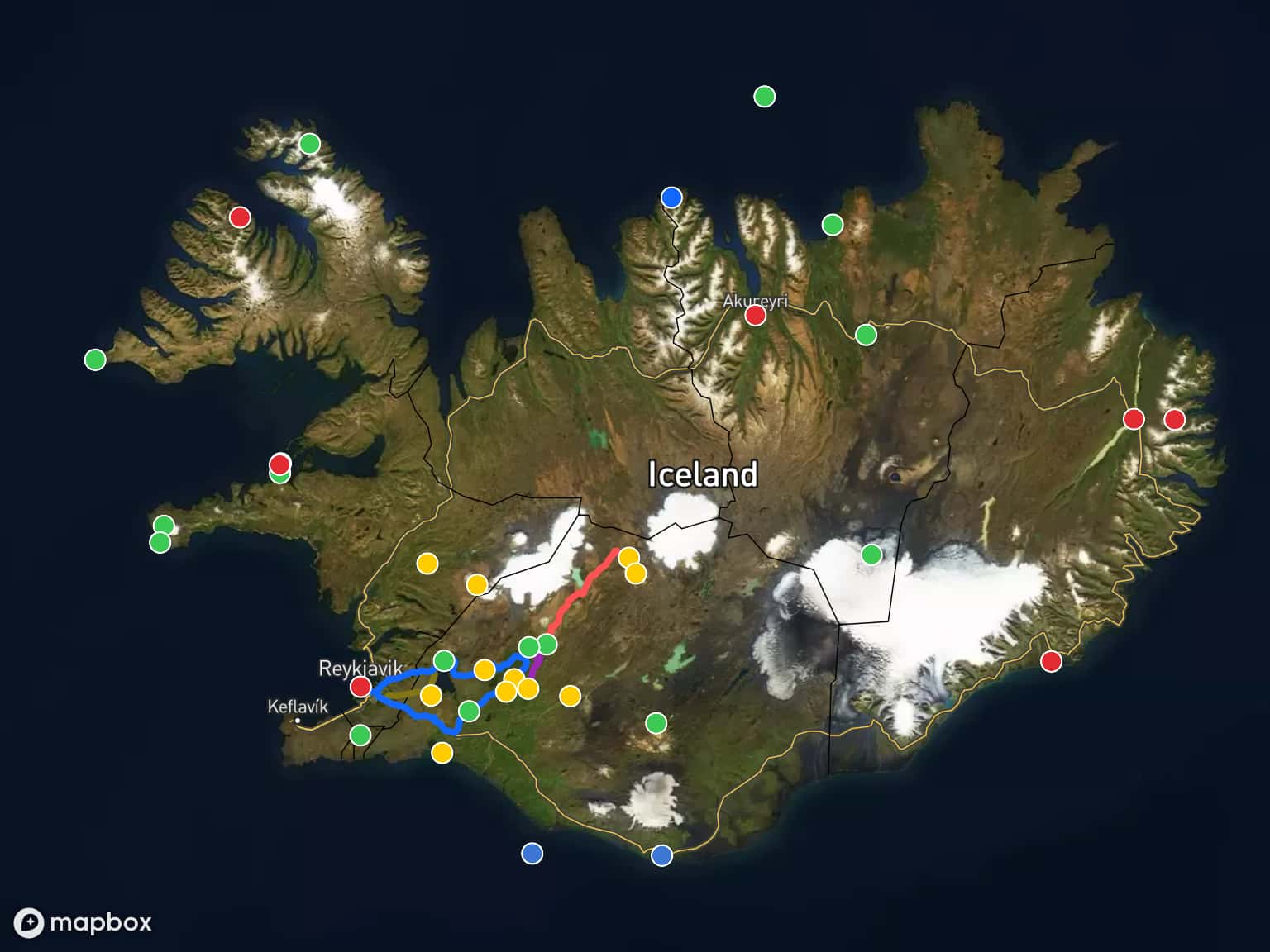Select the green marker on the large Vatnajökull glacier
The image size is (1270, 952).
pyautogui.click(x=871, y=555)
